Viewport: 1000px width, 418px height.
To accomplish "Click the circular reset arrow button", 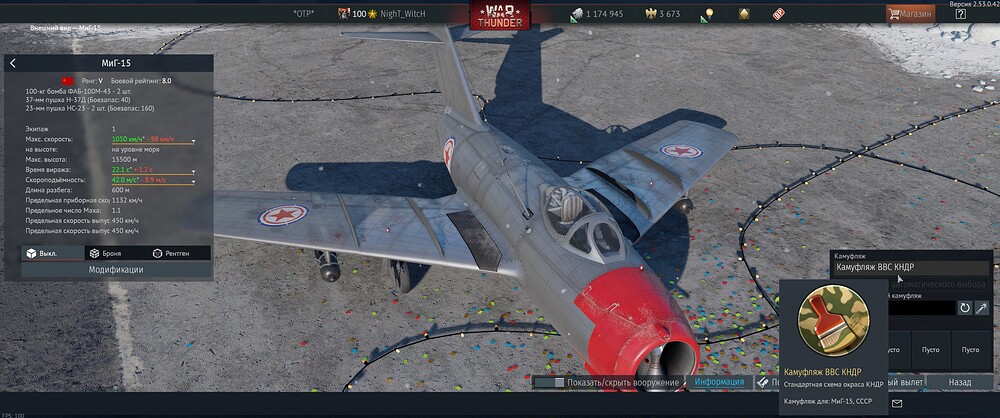I will pyautogui.click(x=965, y=308).
